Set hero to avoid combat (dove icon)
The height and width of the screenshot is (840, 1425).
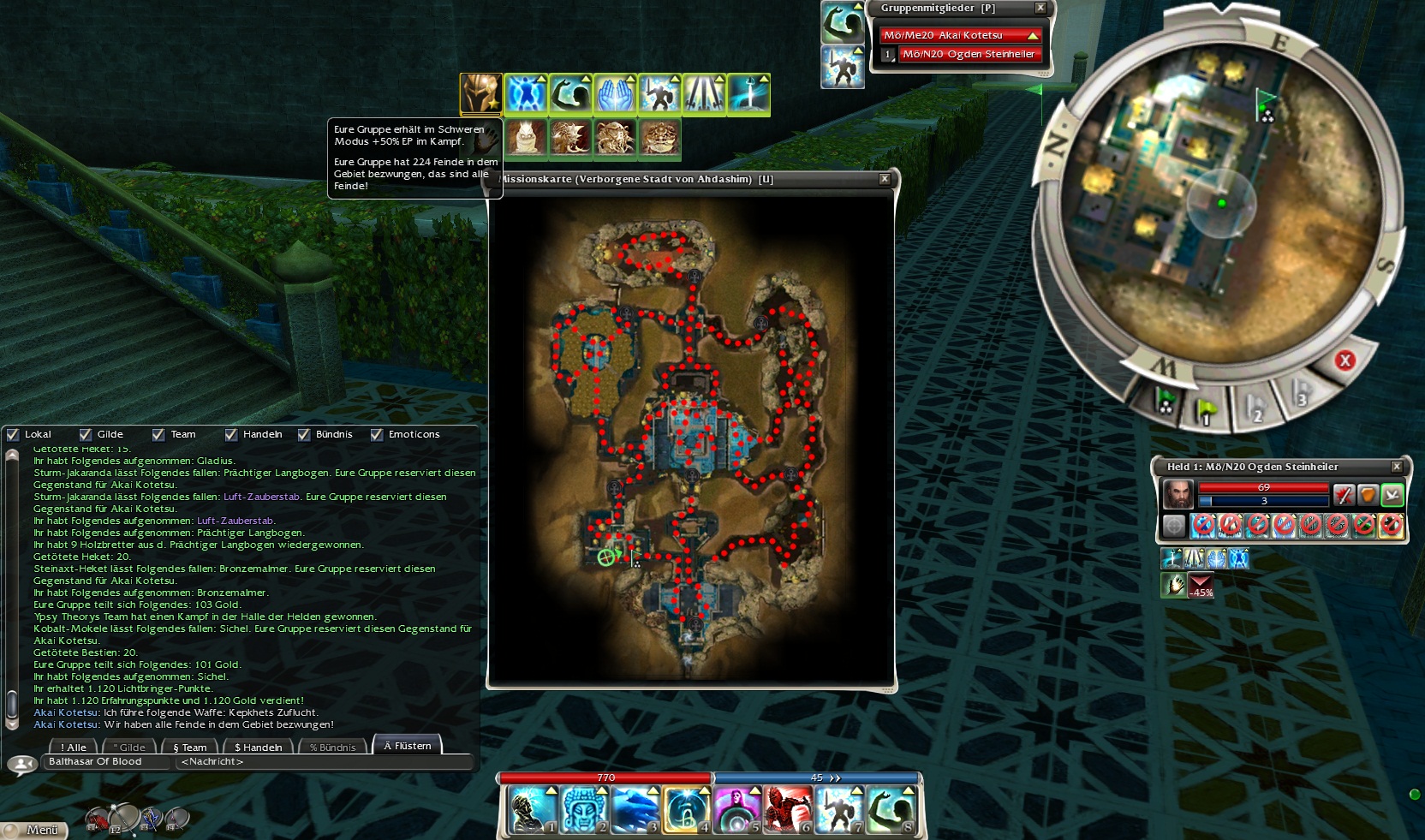tap(1392, 495)
